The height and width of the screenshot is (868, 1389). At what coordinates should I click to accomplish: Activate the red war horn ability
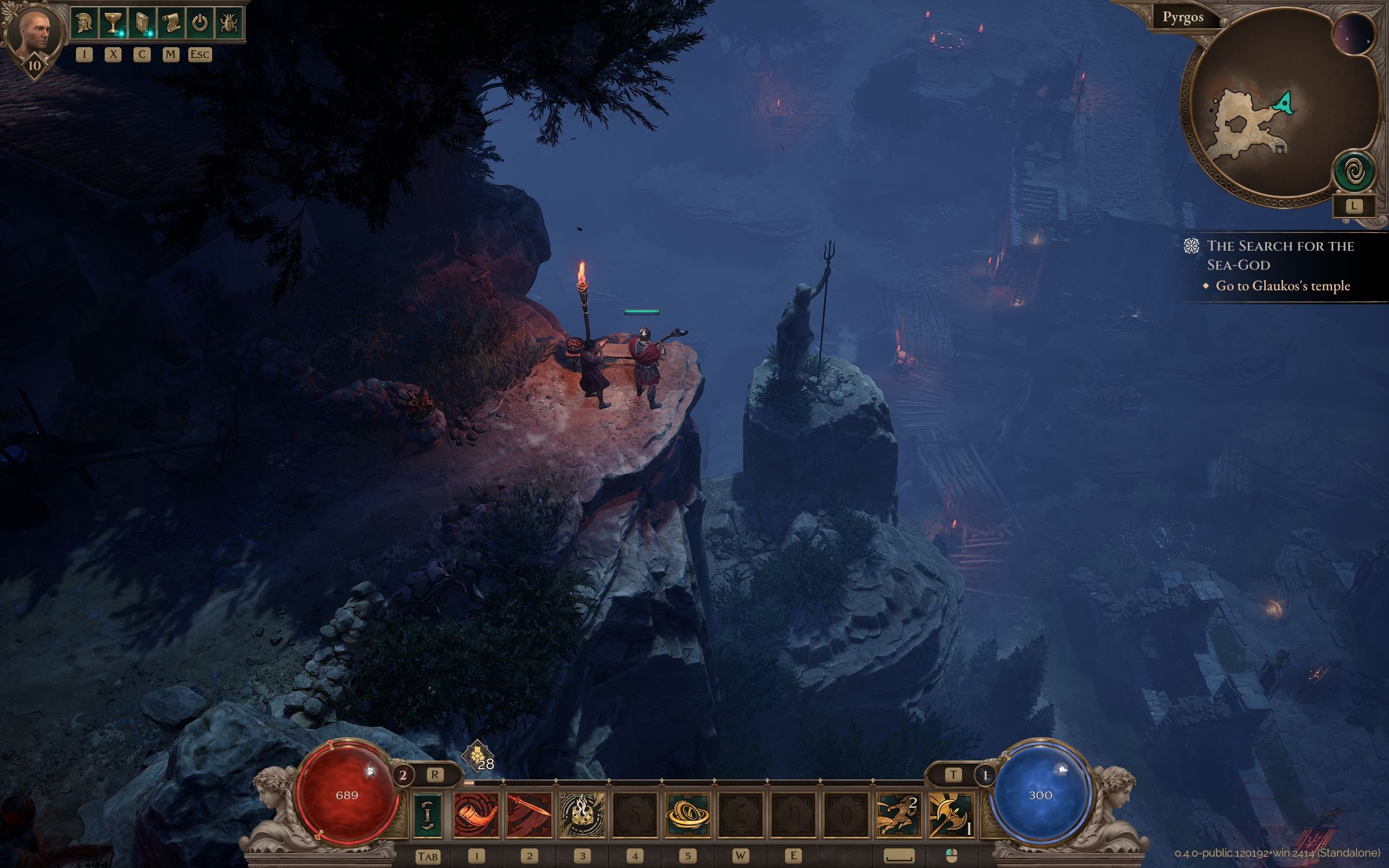[x=476, y=815]
